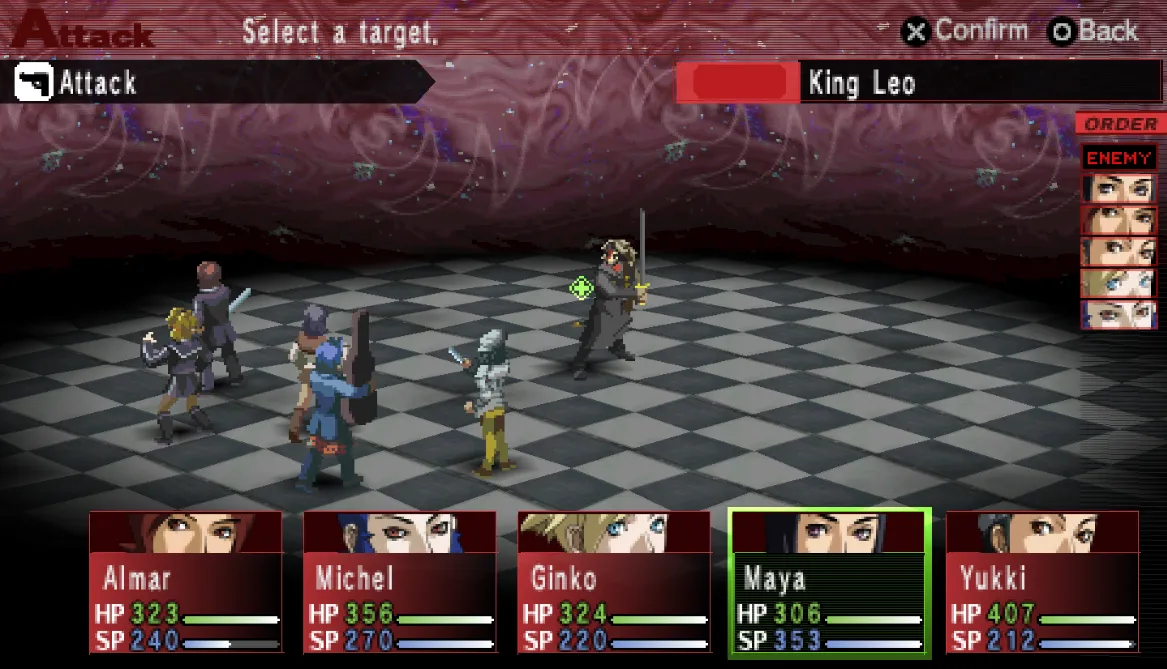Select Yukki's party status card
Viewport: 1167px width, 669px height.
coord(1042,582)
